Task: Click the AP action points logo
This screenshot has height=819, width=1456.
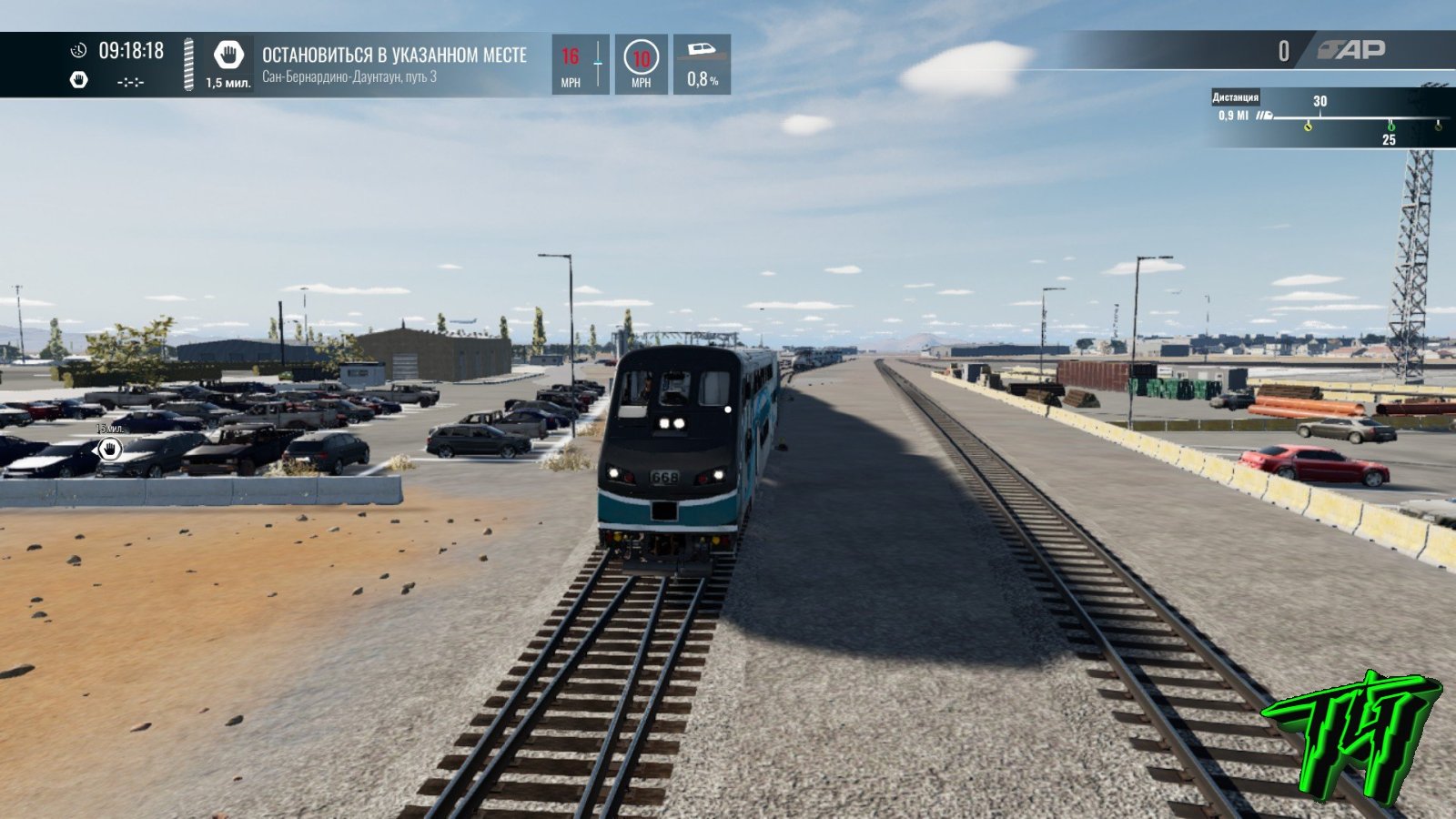Action: (1352, 50)
